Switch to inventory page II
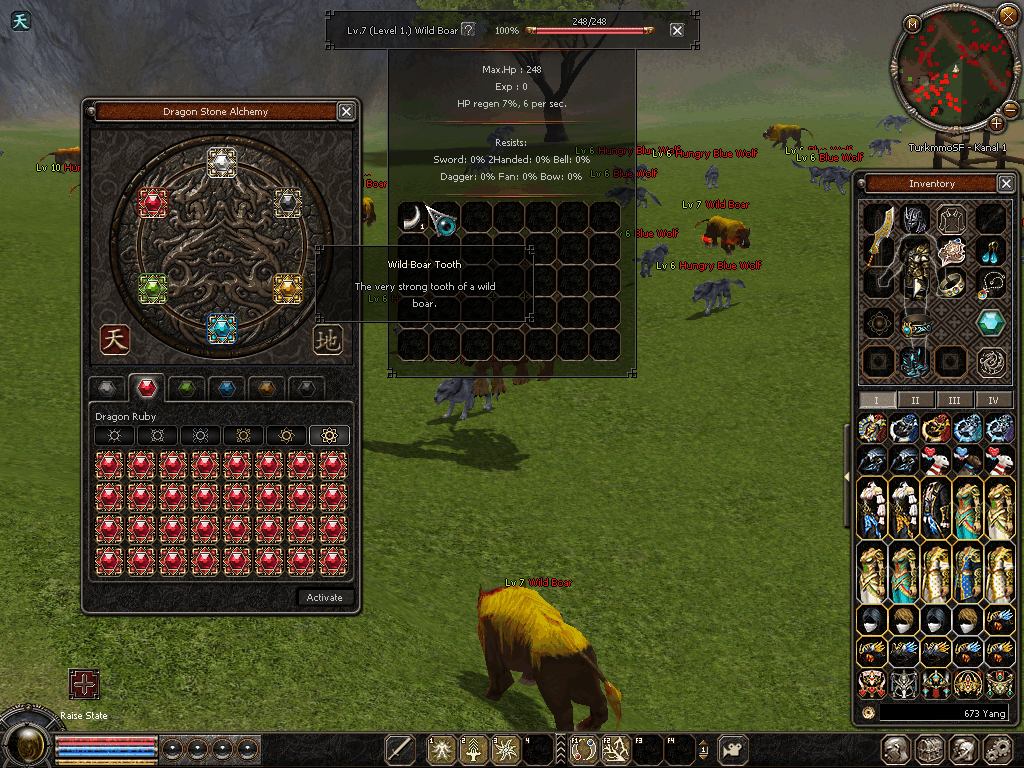The height and width of the screenshot is (768, 1024). (915, 400)
